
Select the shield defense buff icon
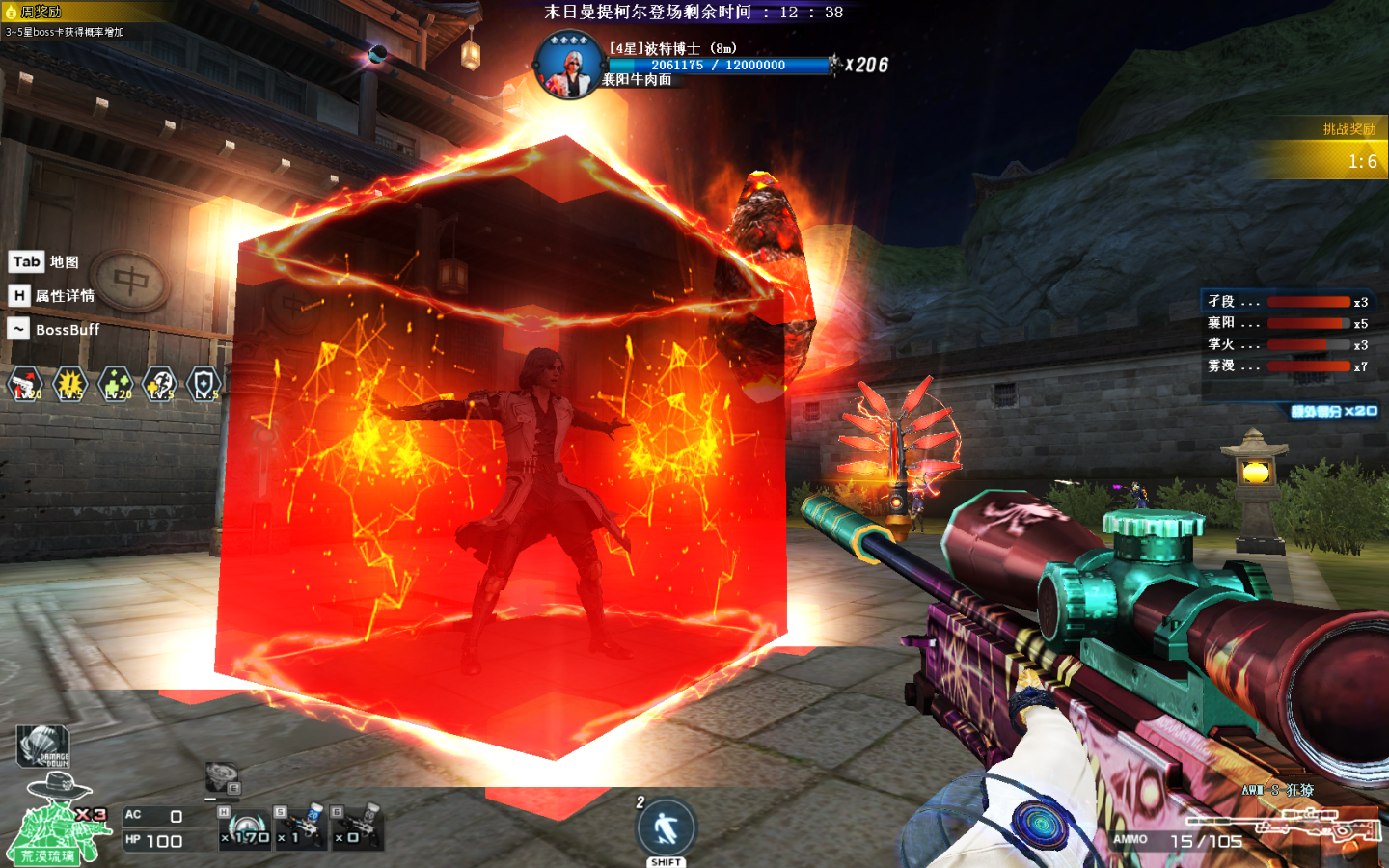[204, 385]
